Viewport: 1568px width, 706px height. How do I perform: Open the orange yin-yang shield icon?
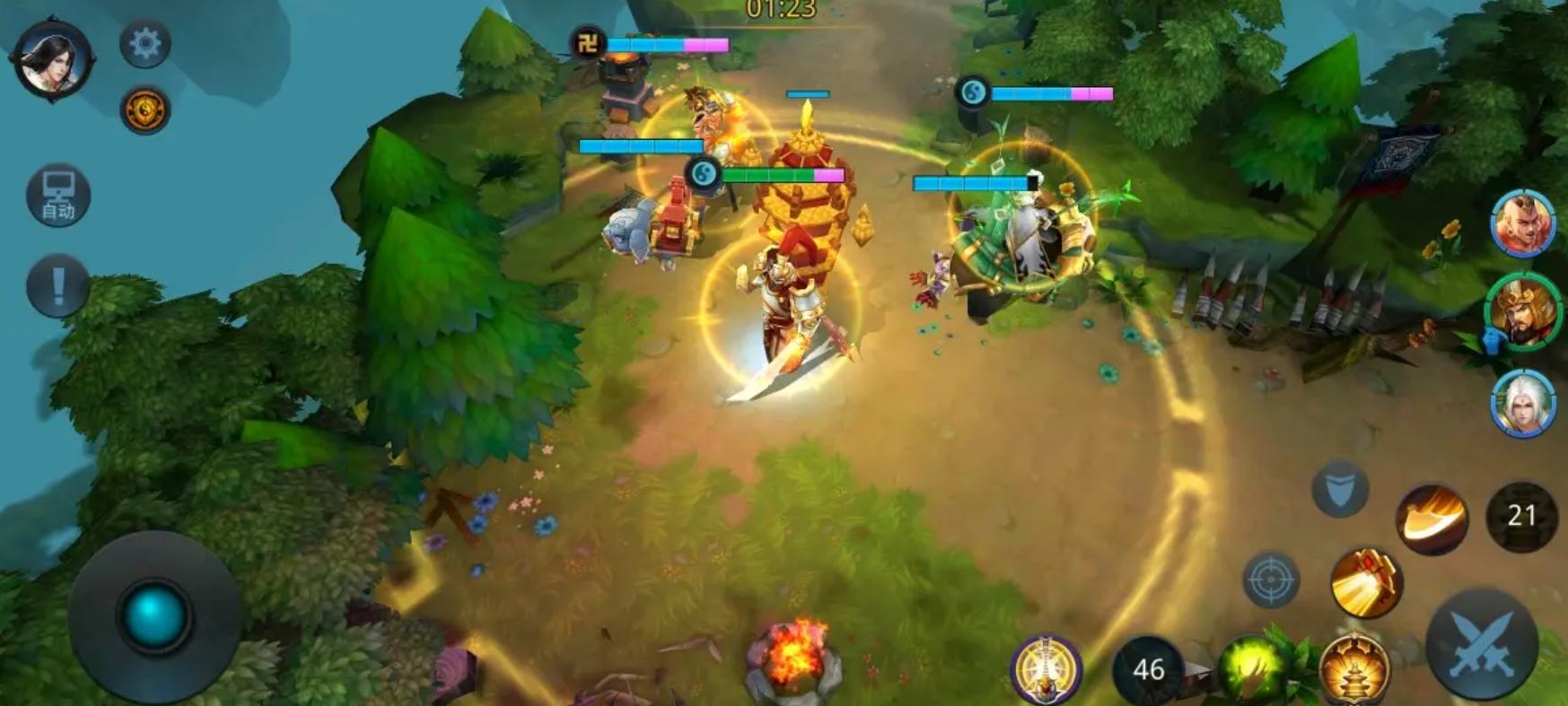[x=145, y=110]
